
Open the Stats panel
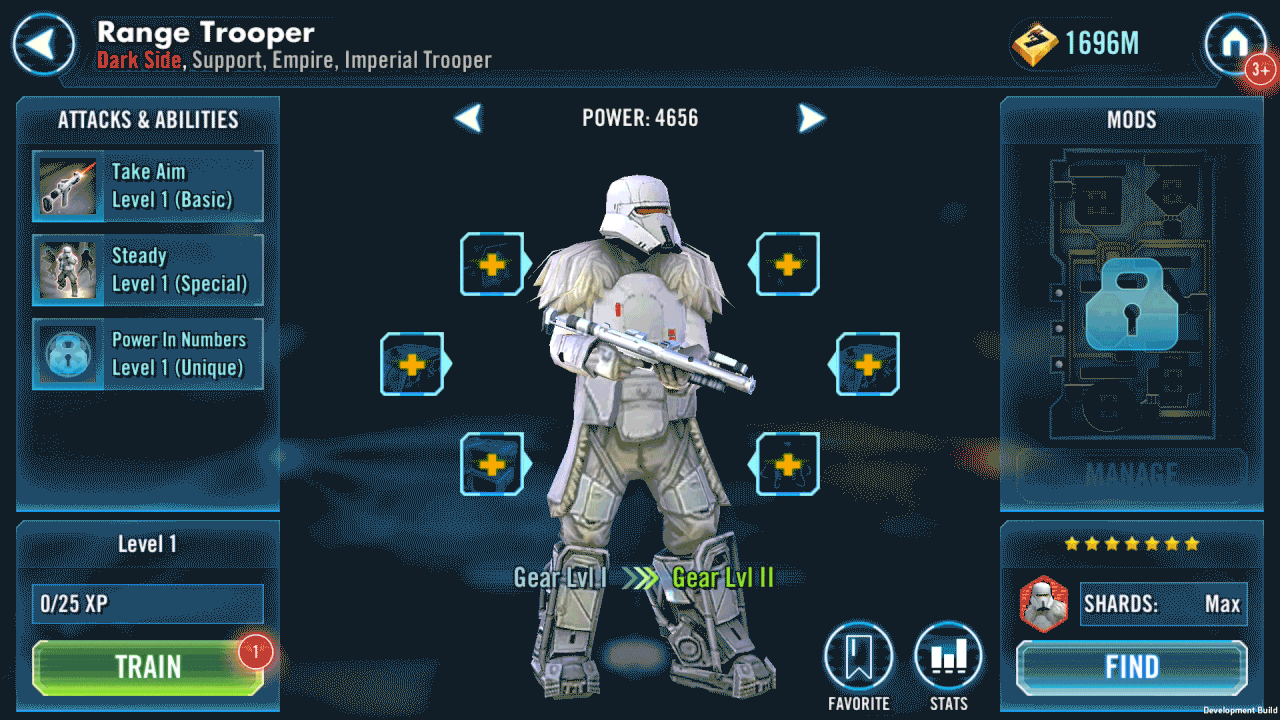tap(948, 660)
